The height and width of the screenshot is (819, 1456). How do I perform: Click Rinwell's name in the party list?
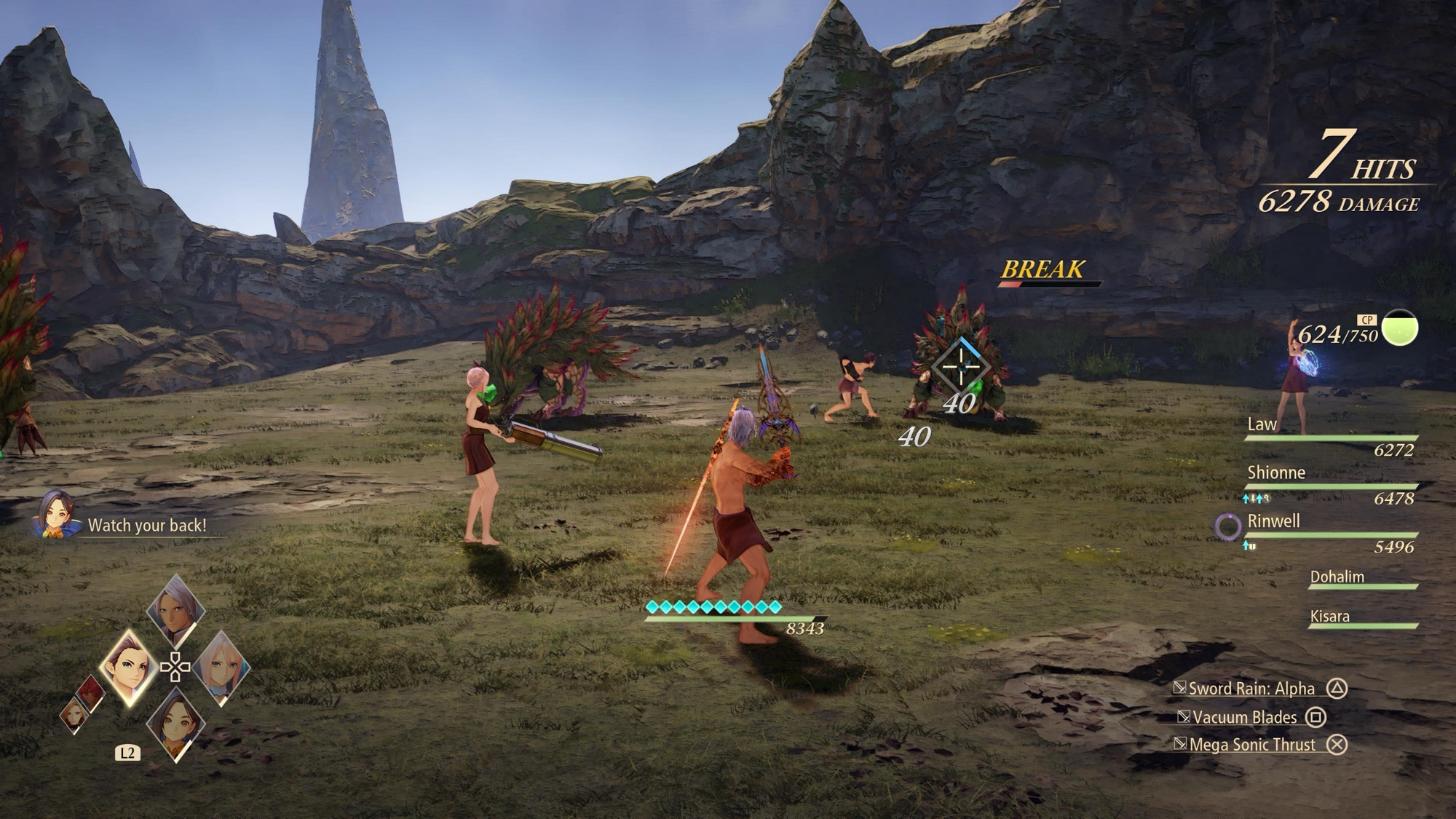1273,521
